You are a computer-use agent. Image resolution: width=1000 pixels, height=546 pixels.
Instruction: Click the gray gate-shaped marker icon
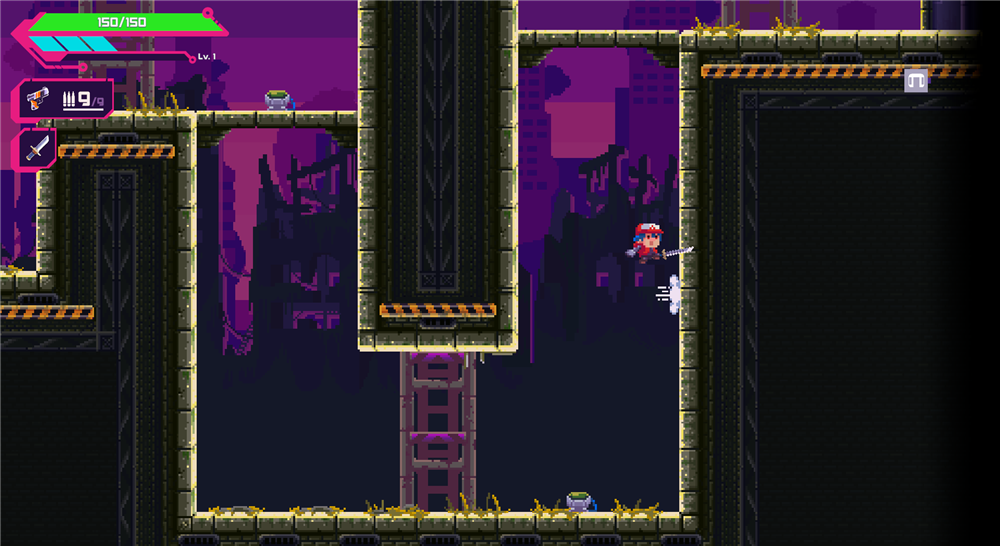[x=915, y=81]
